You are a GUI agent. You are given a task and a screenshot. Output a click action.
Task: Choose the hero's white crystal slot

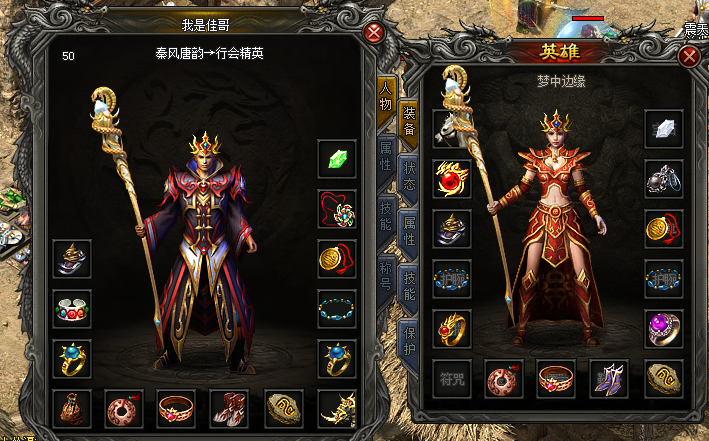[x=664, y=128]
